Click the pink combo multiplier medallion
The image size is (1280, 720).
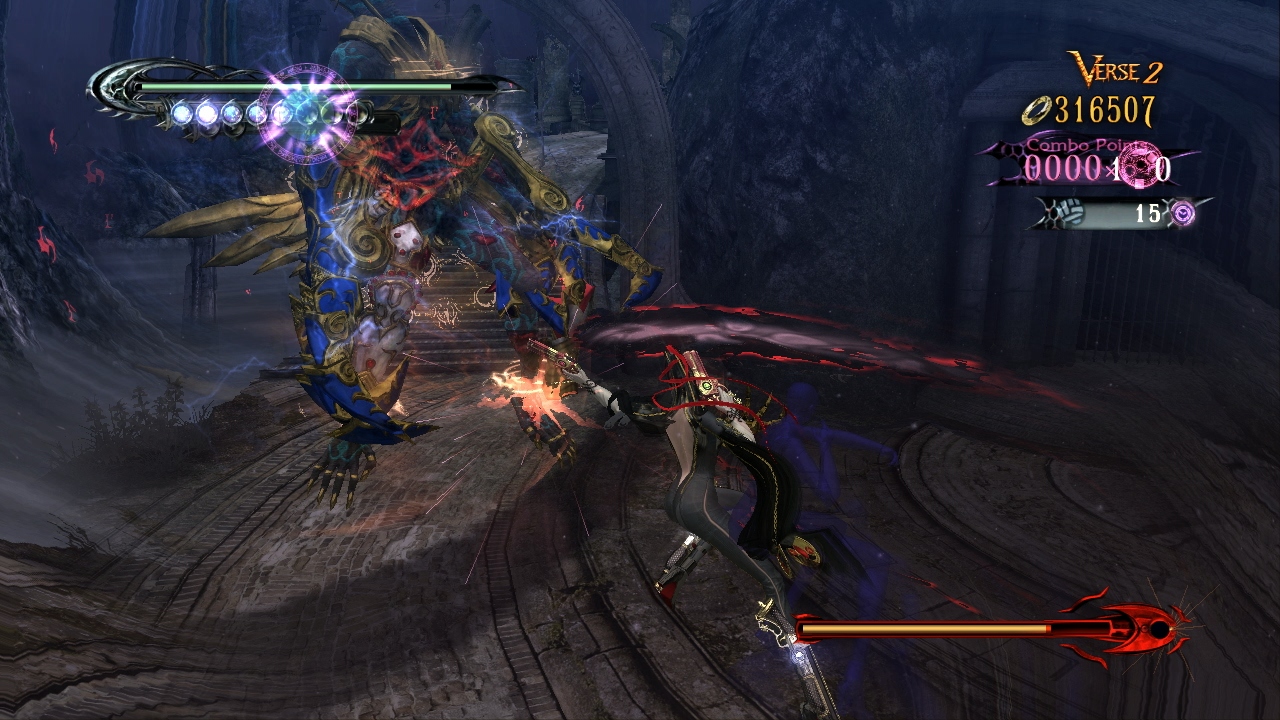click(x=1139, y=166)
